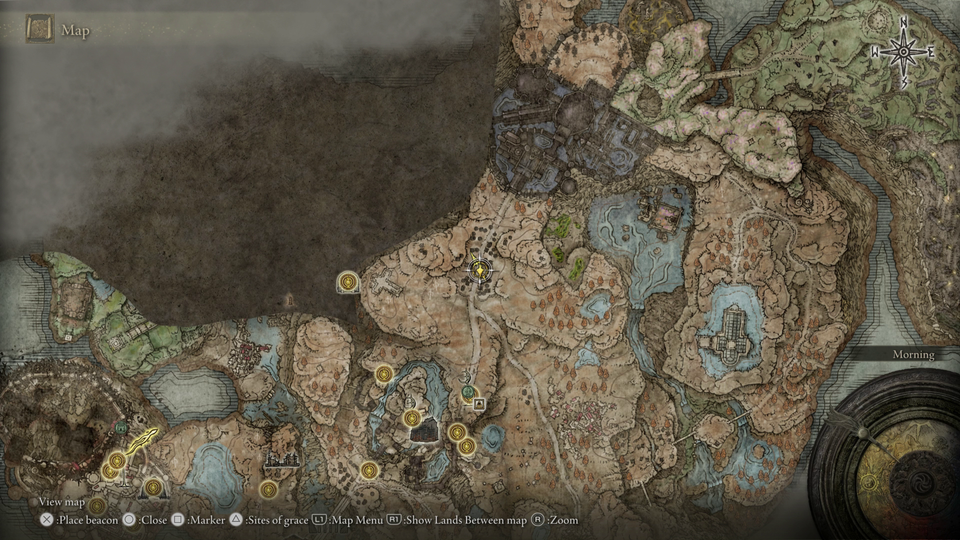Click the glowing player position marker

click(481, 269)
